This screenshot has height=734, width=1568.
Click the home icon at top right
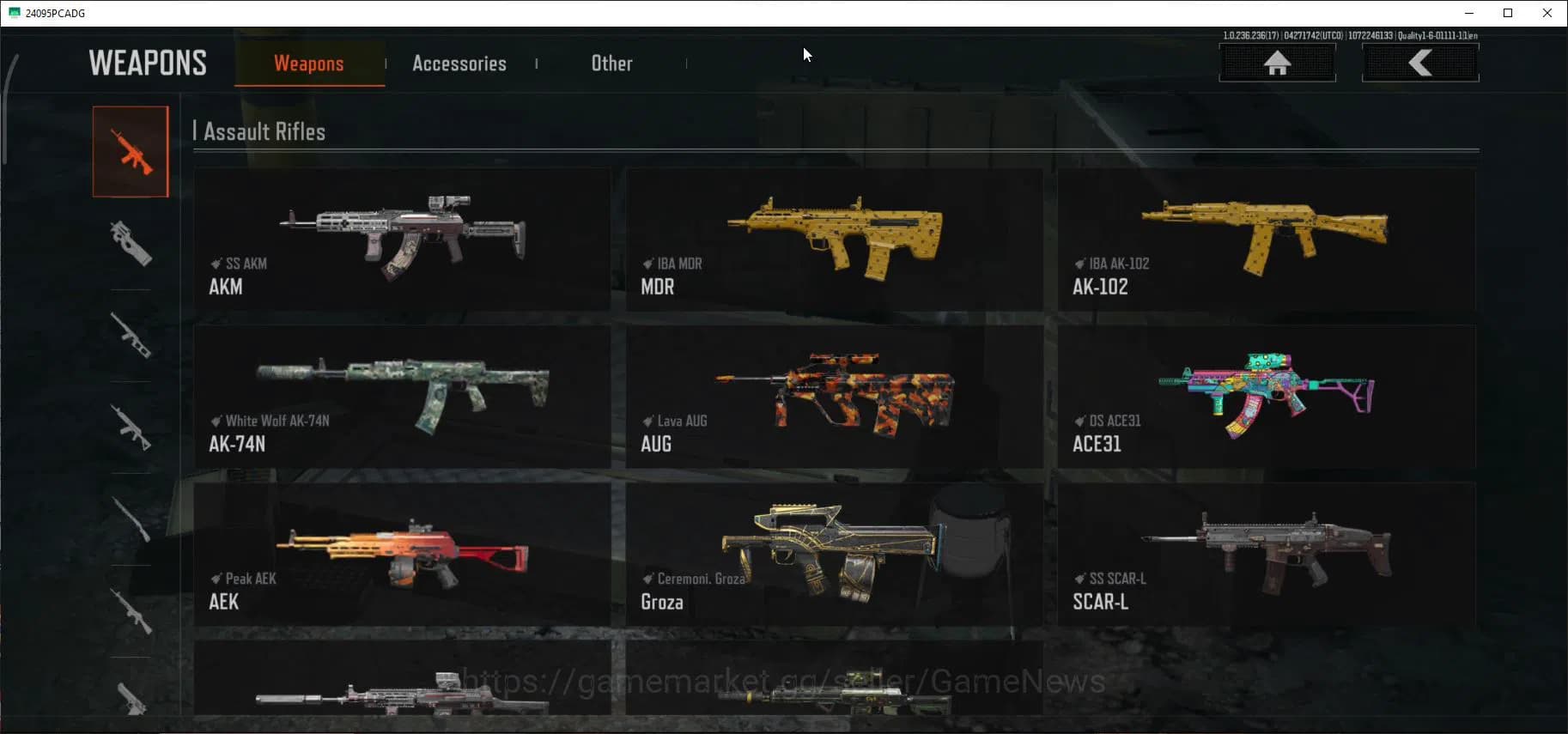tap(1278, 62)
